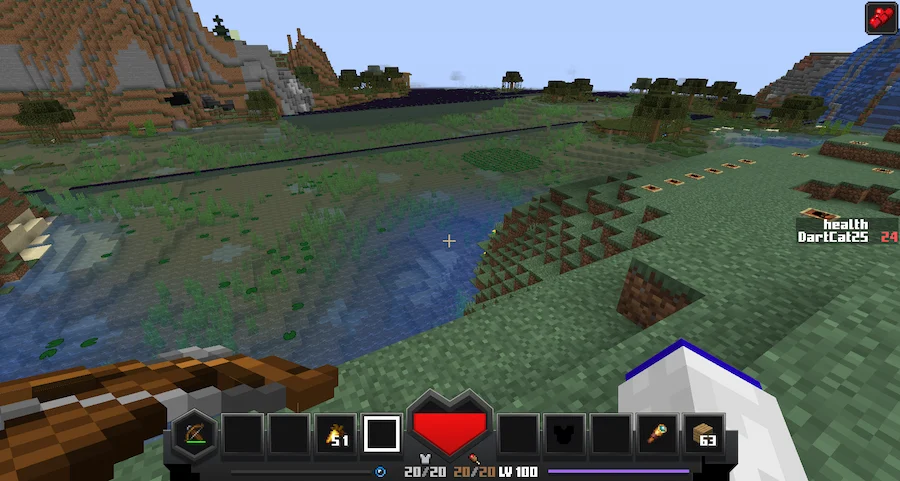Select the wood plank stack of 63

(x=705, y=434)
